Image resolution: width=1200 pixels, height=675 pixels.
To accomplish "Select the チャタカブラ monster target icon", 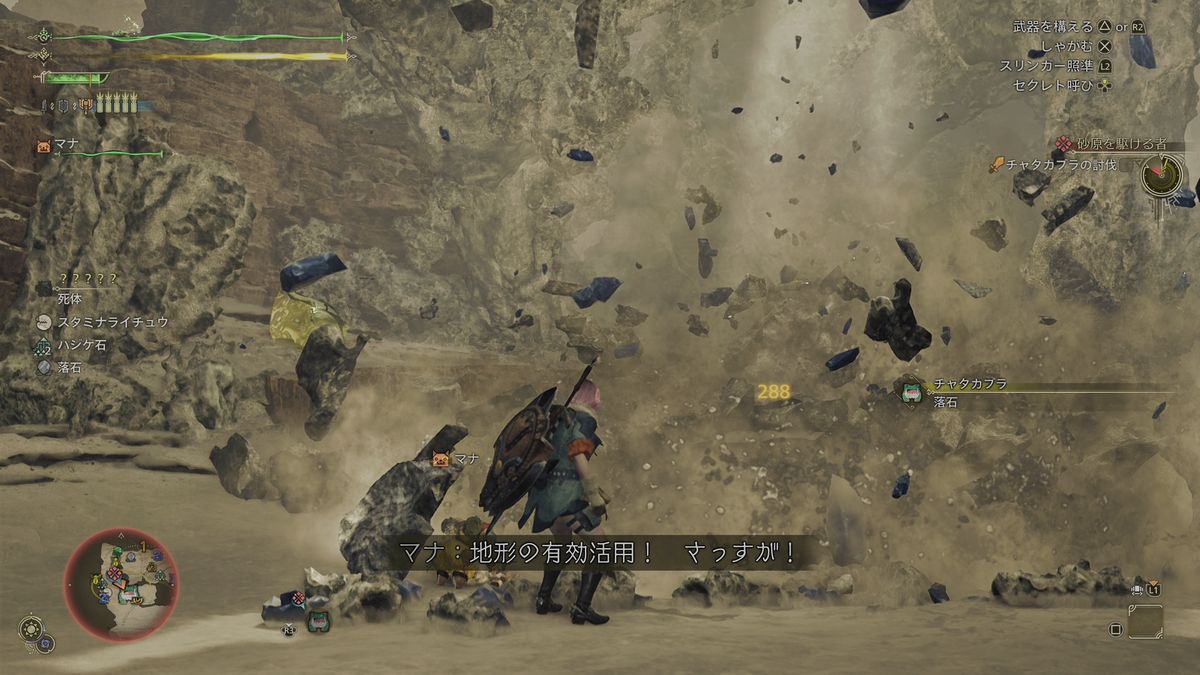I will tap(911, 391).
